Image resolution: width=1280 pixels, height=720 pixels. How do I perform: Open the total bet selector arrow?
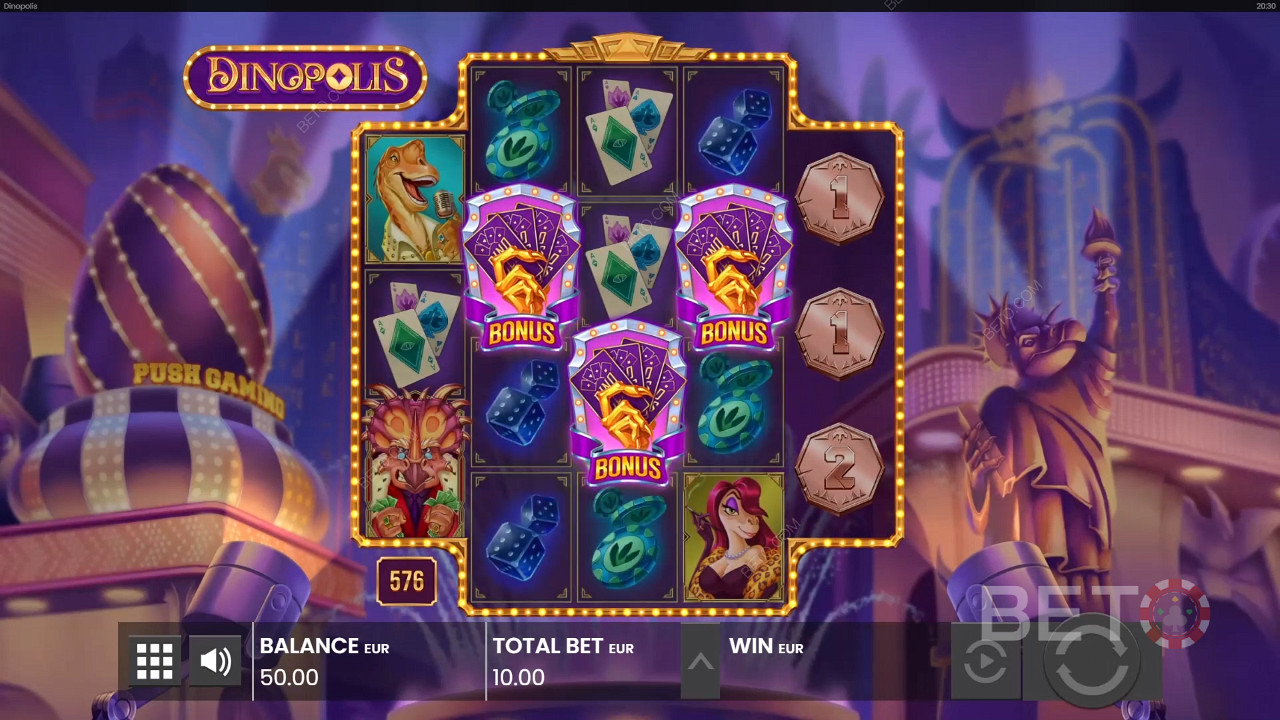click(700, 661)
